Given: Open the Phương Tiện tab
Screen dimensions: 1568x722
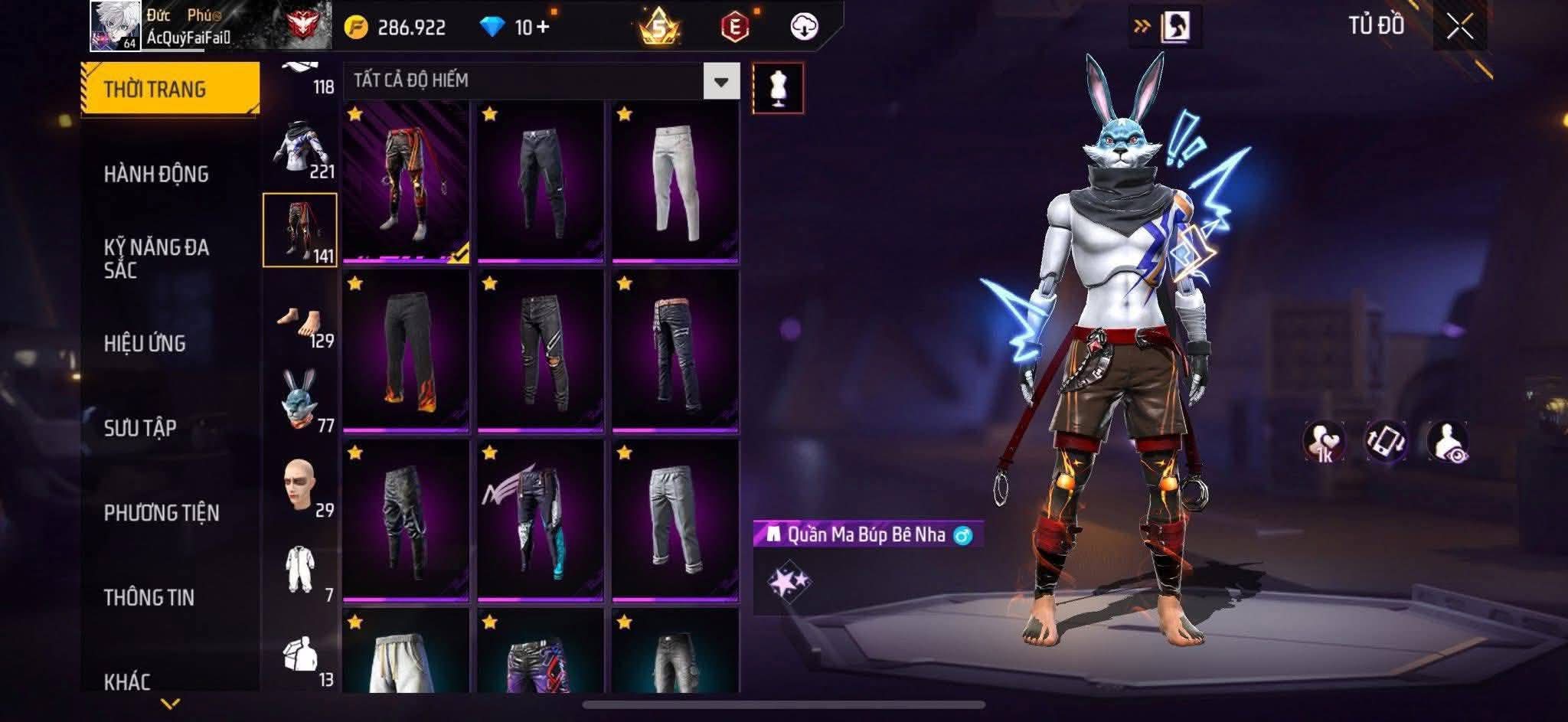Looking at the screenshot, I should coord(162,513).
